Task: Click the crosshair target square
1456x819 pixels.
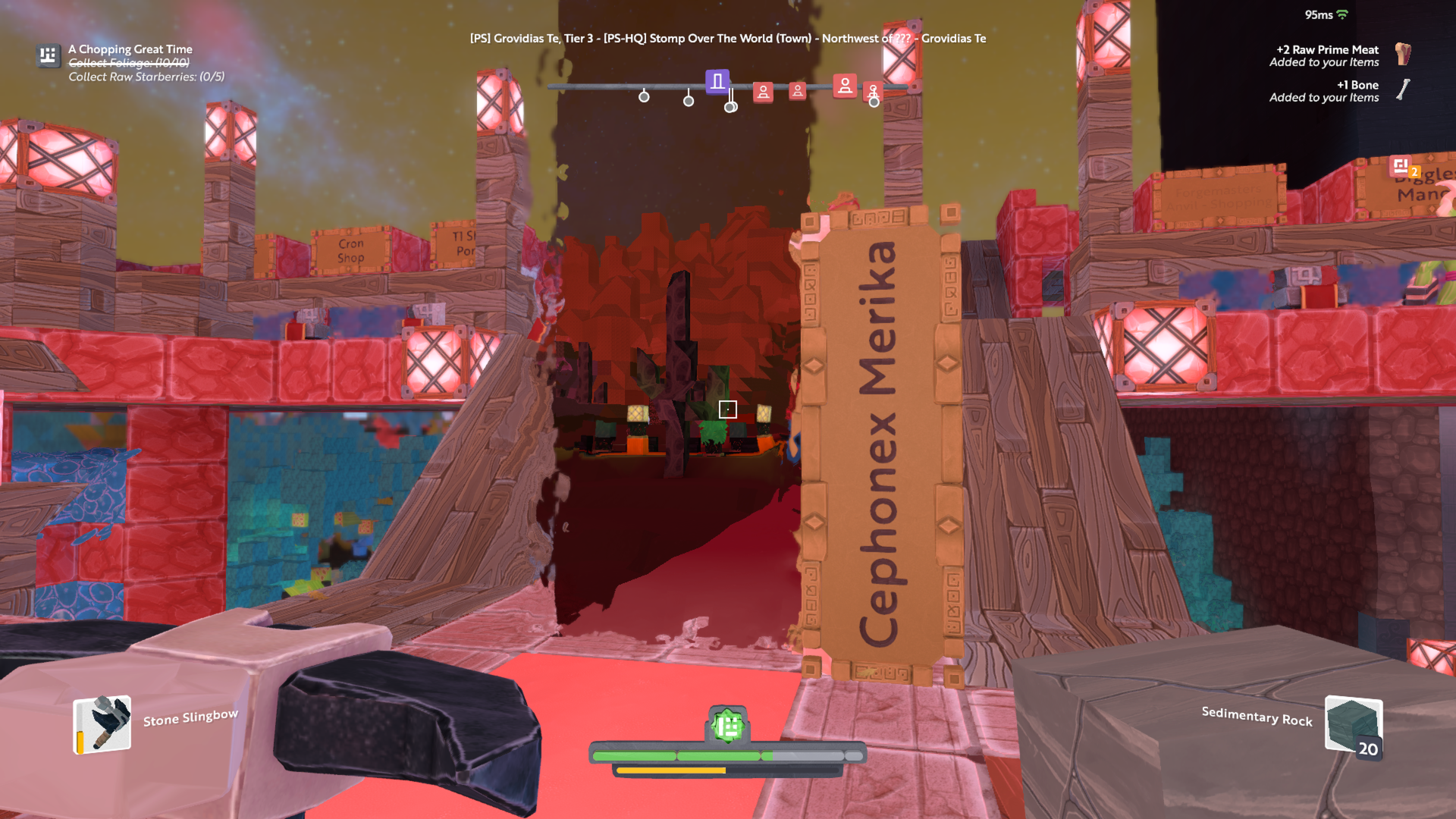Action: (728, 409)
